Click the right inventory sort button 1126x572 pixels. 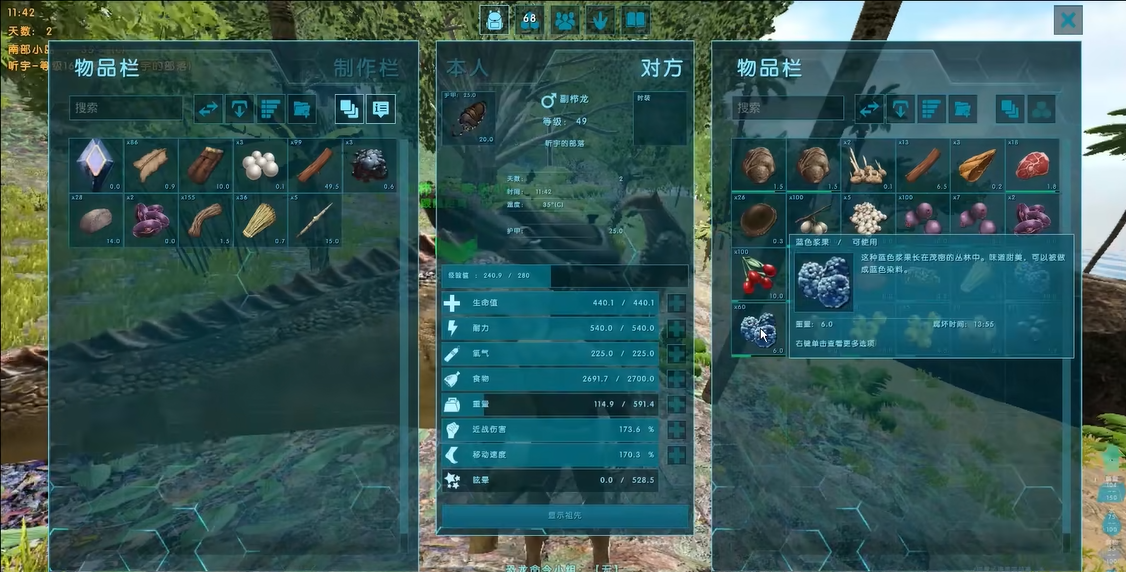coord(932,109)
